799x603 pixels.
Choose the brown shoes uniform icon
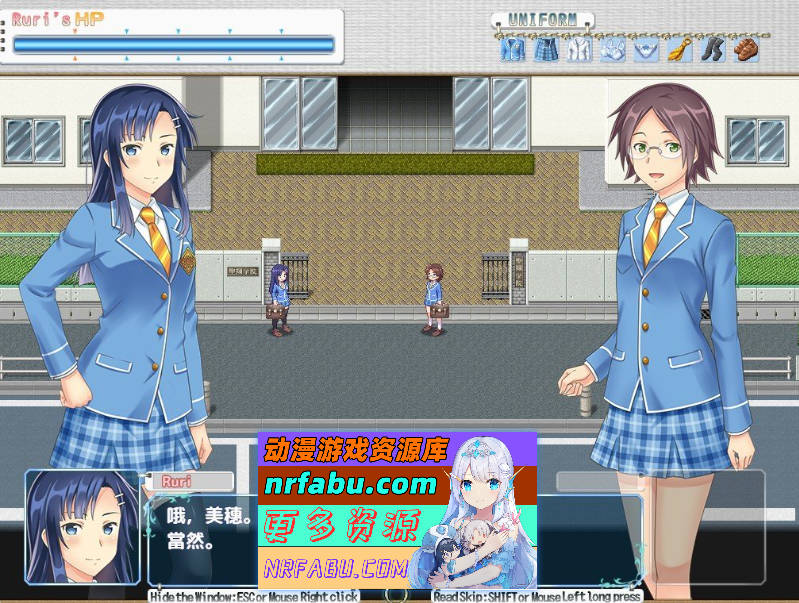tap(746, 49)
